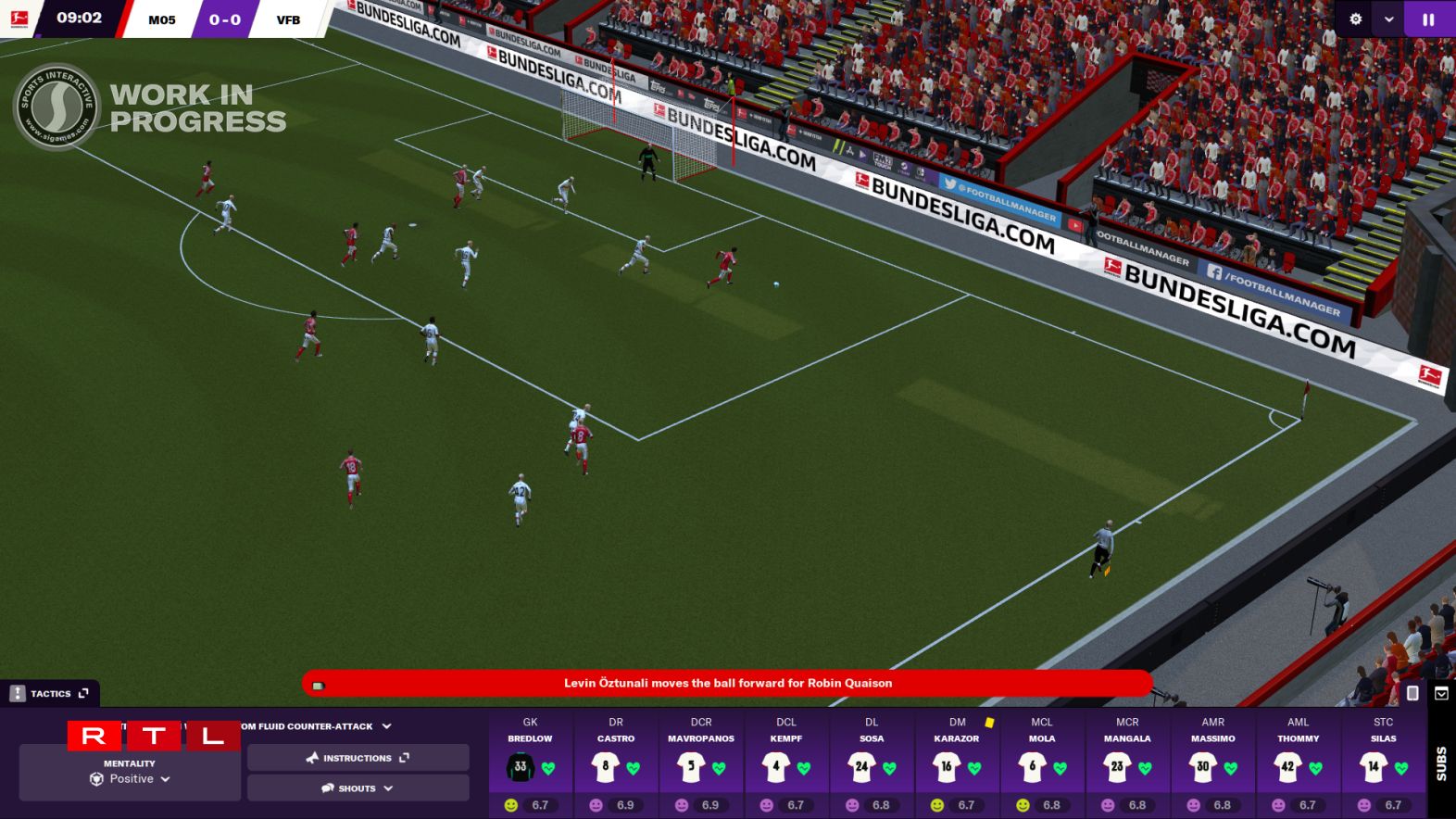This screenshot has height=819, width=1456.
Task: Open the Instructions panel
Action: tap(358, 758)
